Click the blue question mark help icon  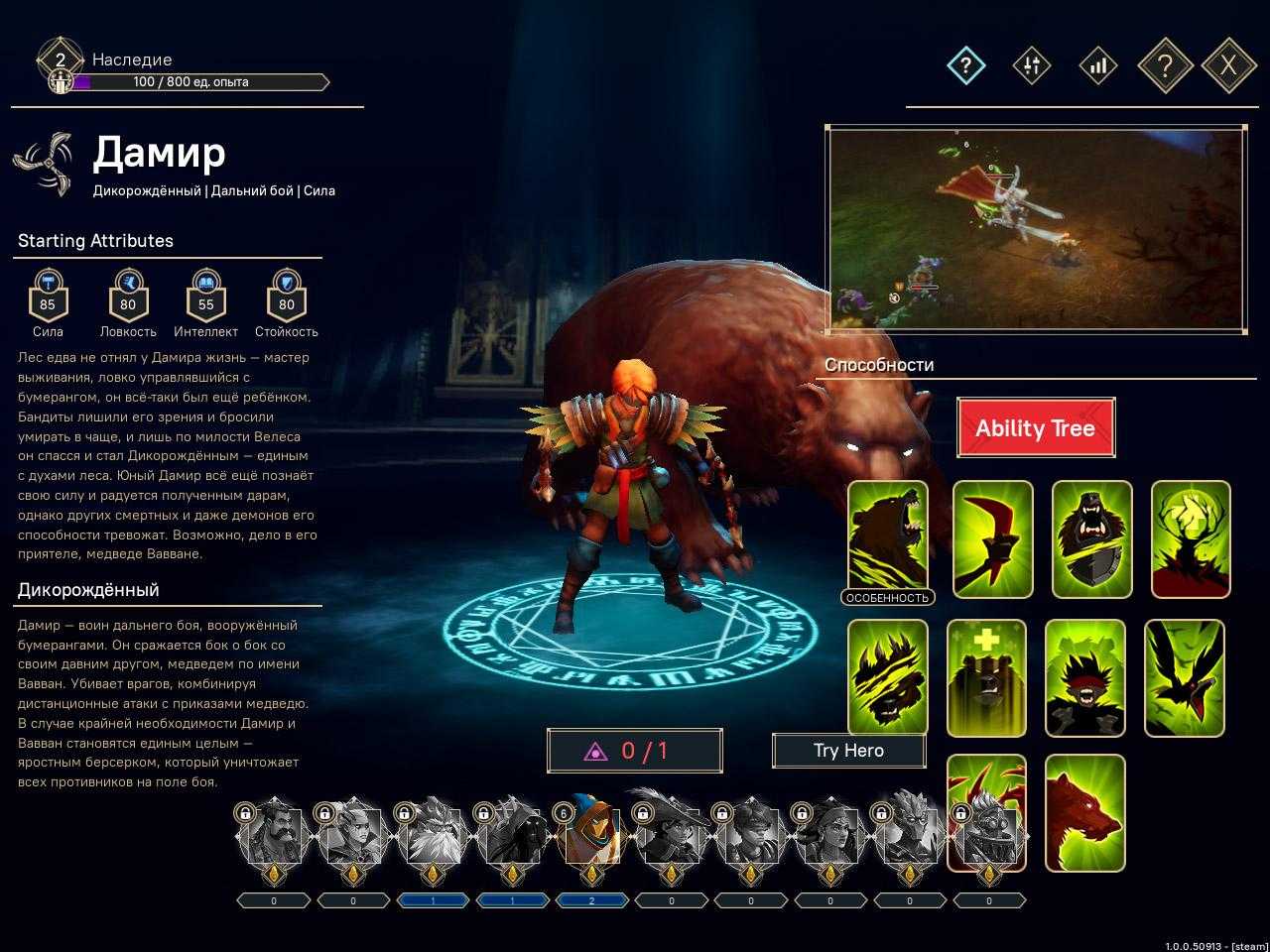965,66
